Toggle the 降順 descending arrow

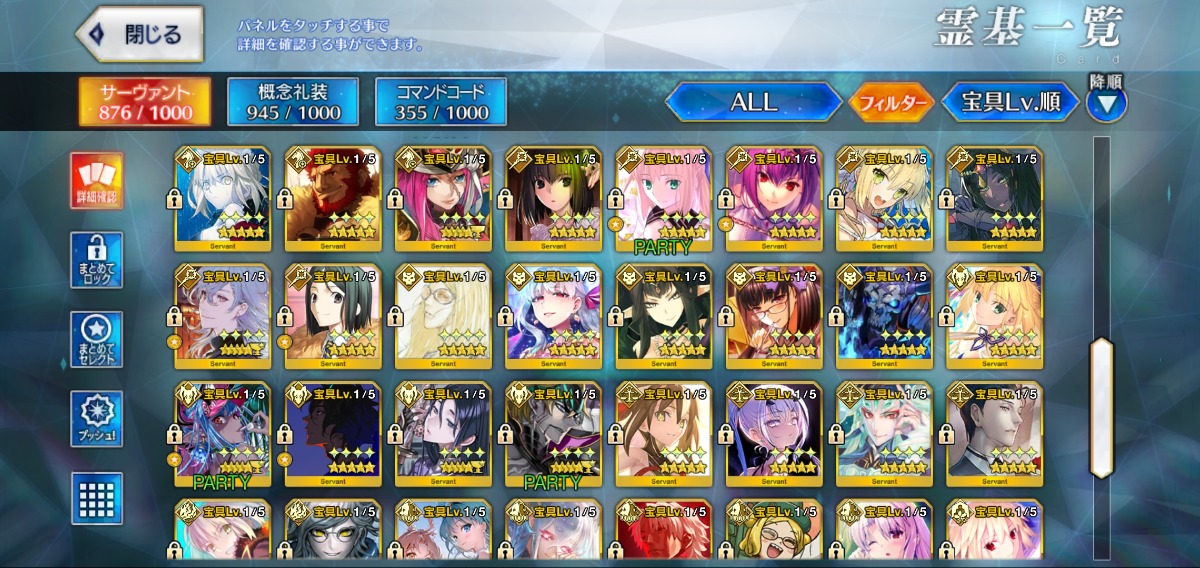click(x=1106, y=102)
